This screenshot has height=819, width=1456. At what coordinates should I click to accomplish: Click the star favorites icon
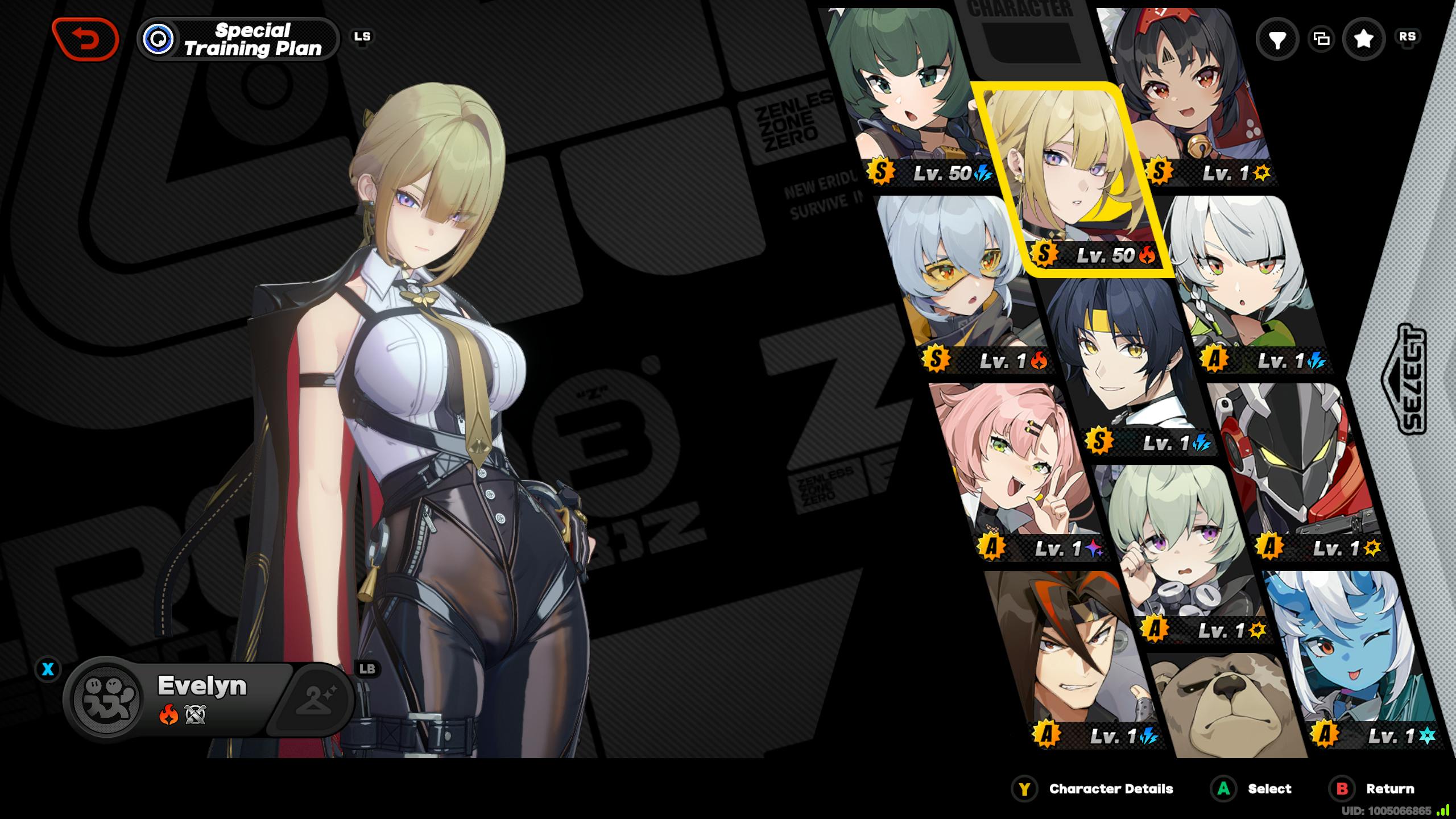[x=1363, y=39]
